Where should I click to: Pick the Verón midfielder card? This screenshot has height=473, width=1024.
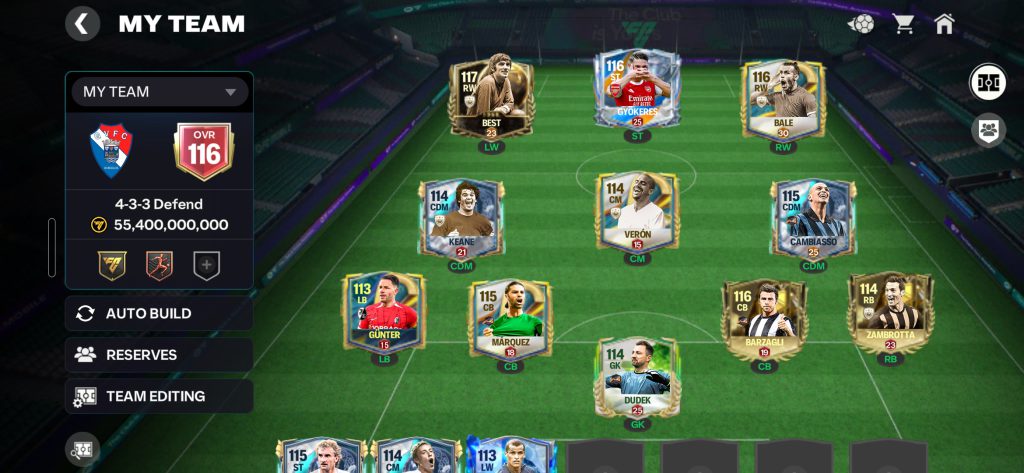(x=637, y=212)
